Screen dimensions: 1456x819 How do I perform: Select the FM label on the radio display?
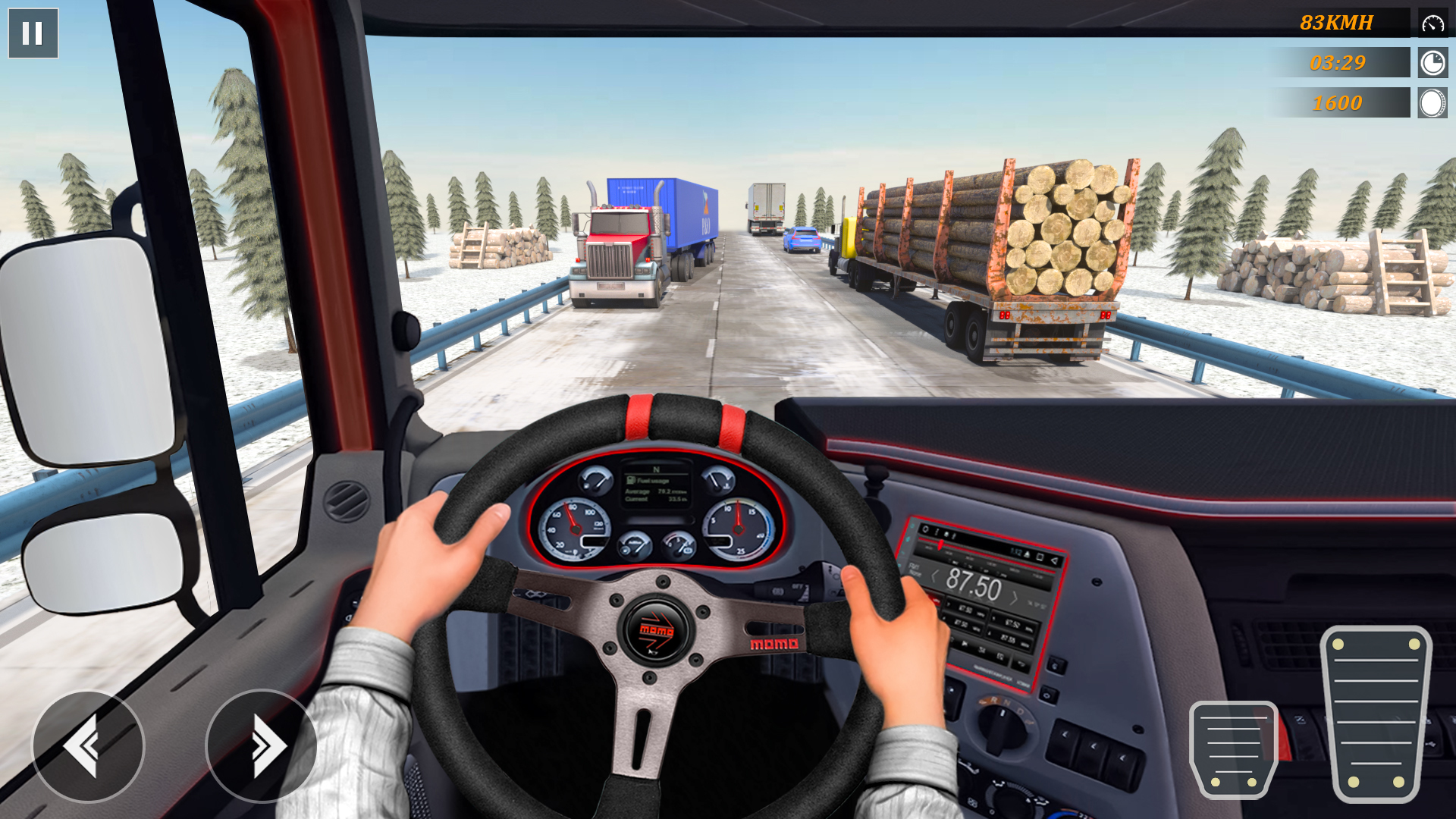point(912,568)
